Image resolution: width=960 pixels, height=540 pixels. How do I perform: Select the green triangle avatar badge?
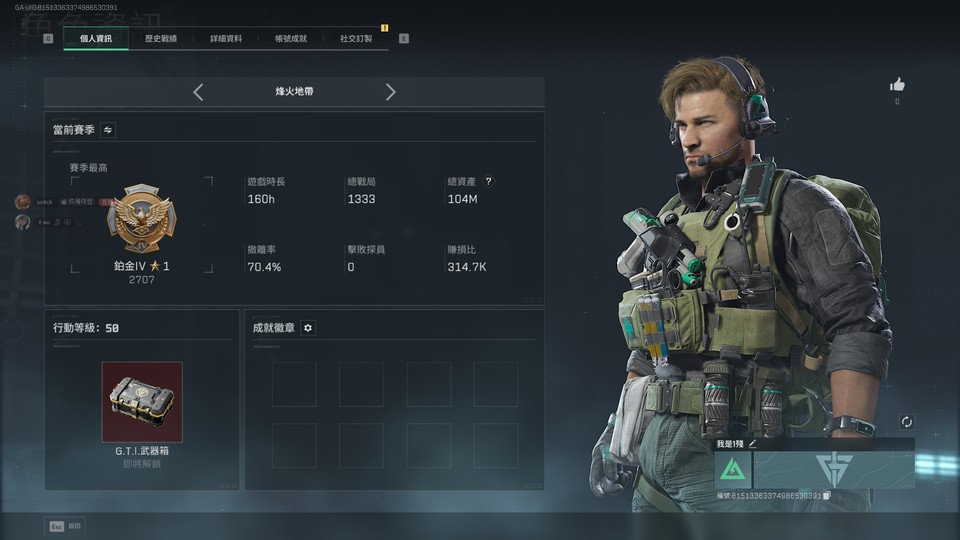[x=732, y=469]
